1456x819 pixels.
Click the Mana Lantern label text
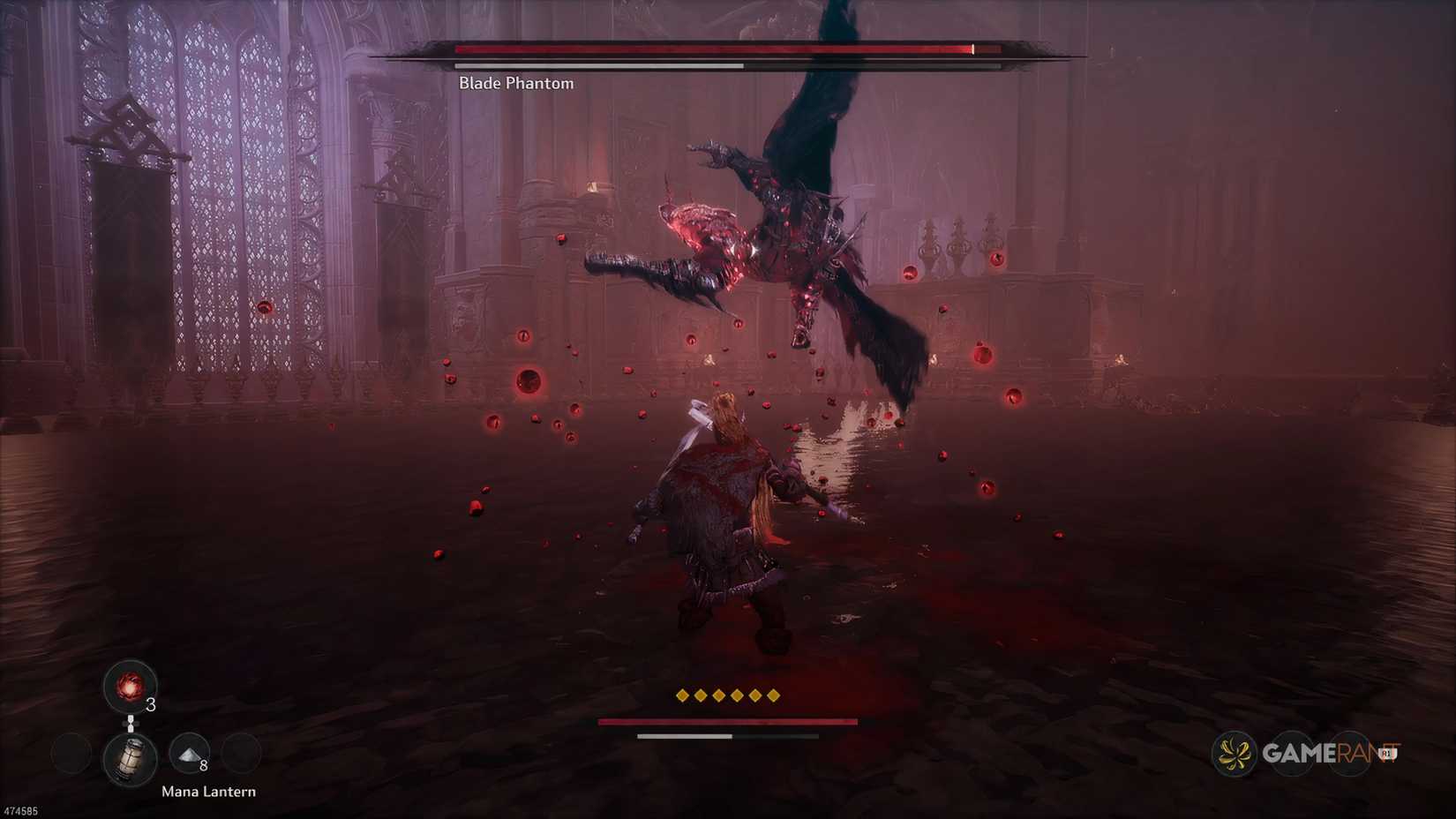[x=207, y=792]
